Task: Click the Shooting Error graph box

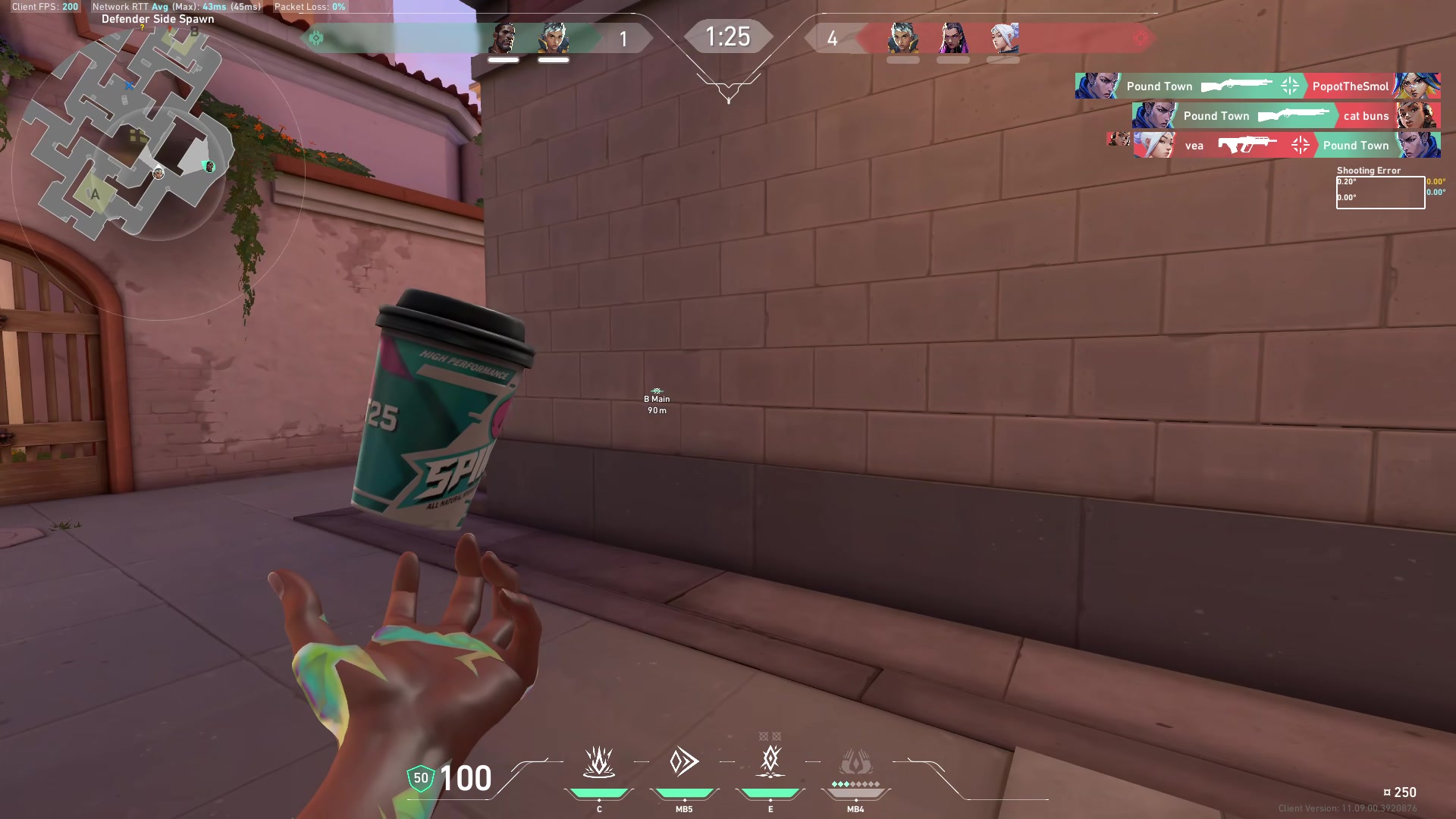Action: [1379, 193]
